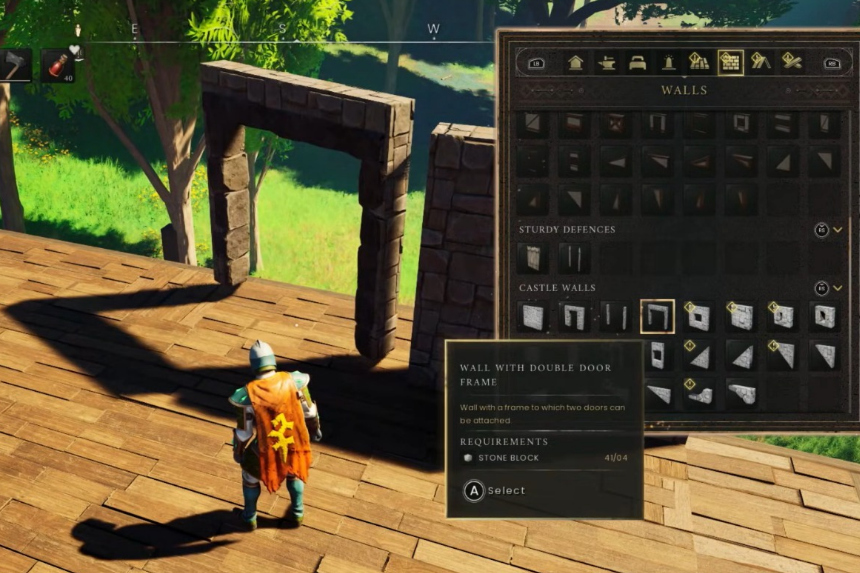
Task: Collapse the Sturdy Defences section arrow
Action: click(838, 230)
